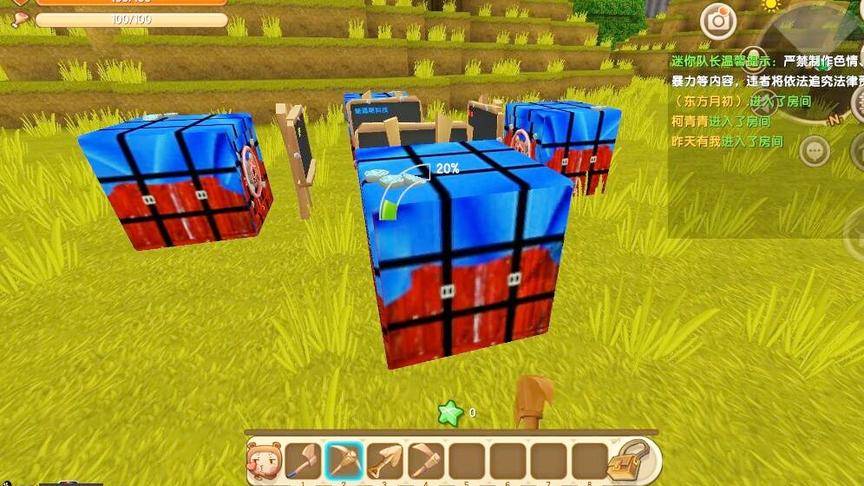
Task: Select the highlighted pickaxe hotbar slot
Action: pos(345,460)
